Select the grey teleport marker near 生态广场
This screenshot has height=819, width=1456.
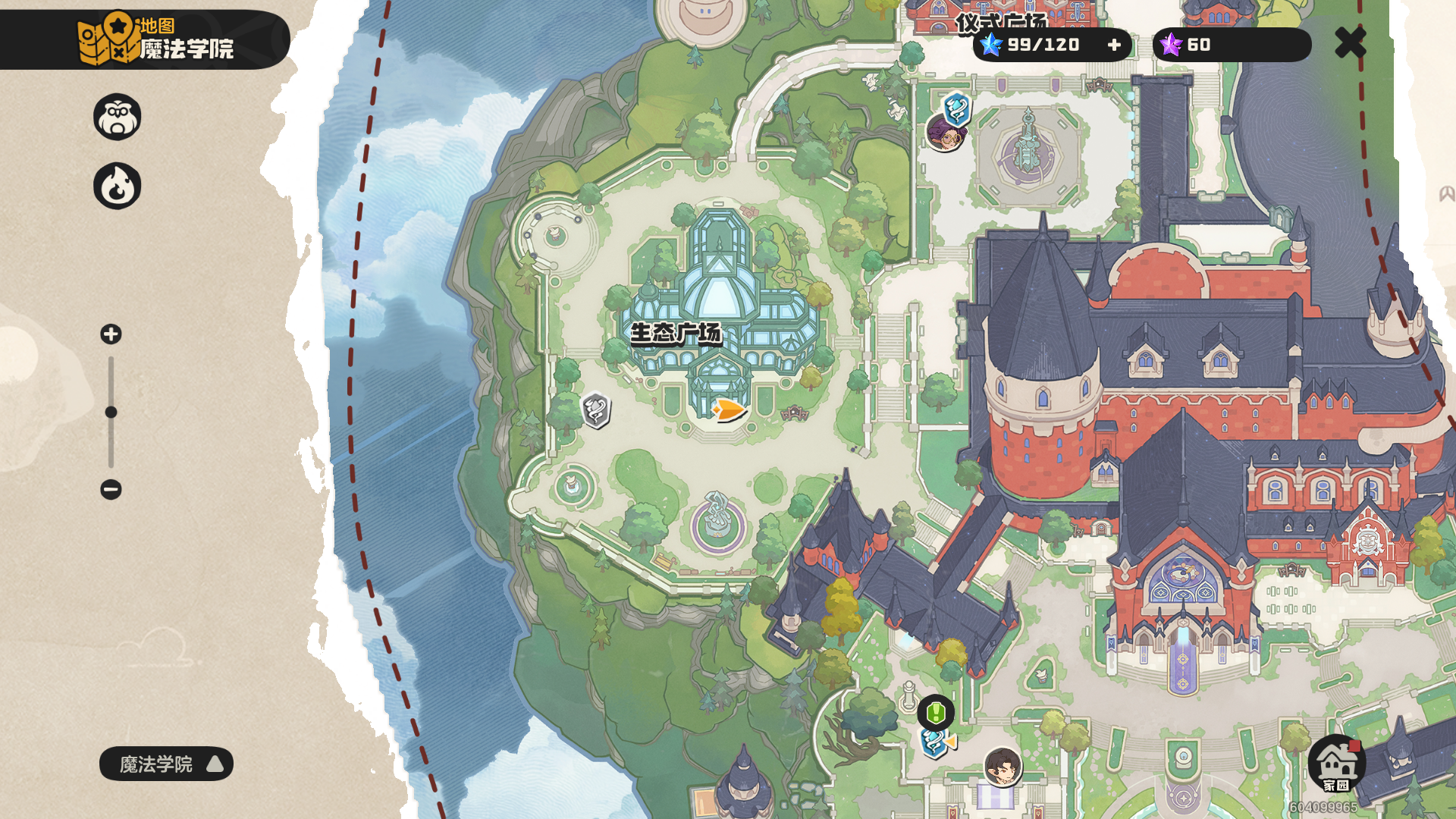(596, 410)
